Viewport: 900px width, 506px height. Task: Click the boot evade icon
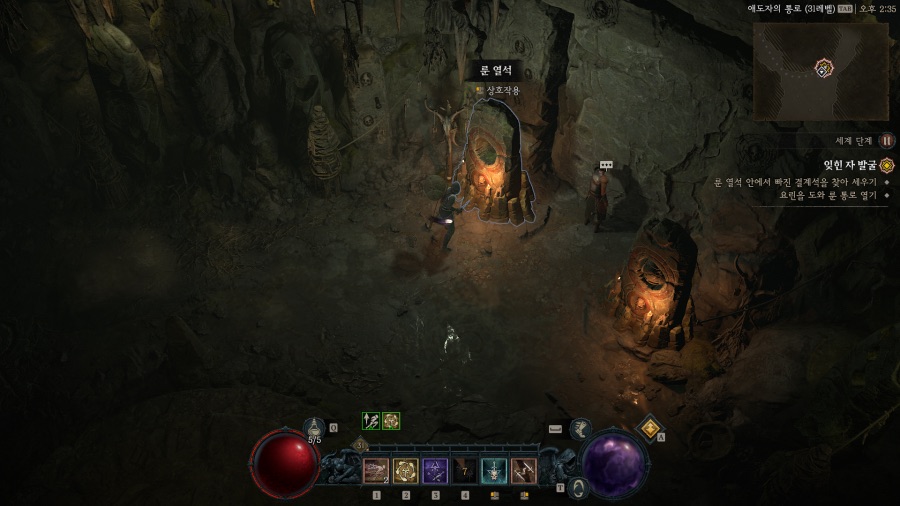point(580,429)
